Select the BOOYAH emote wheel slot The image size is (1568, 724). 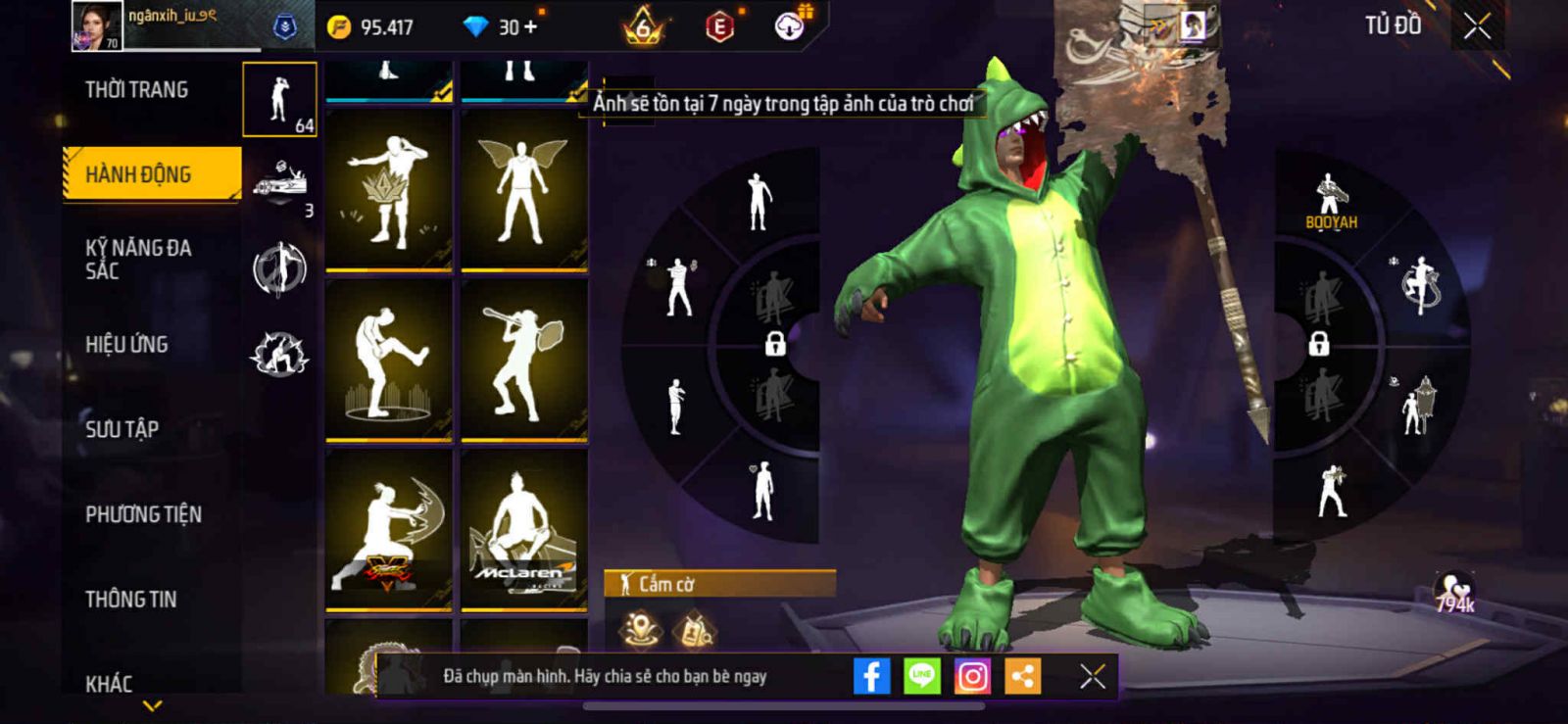coord(1330,201)
